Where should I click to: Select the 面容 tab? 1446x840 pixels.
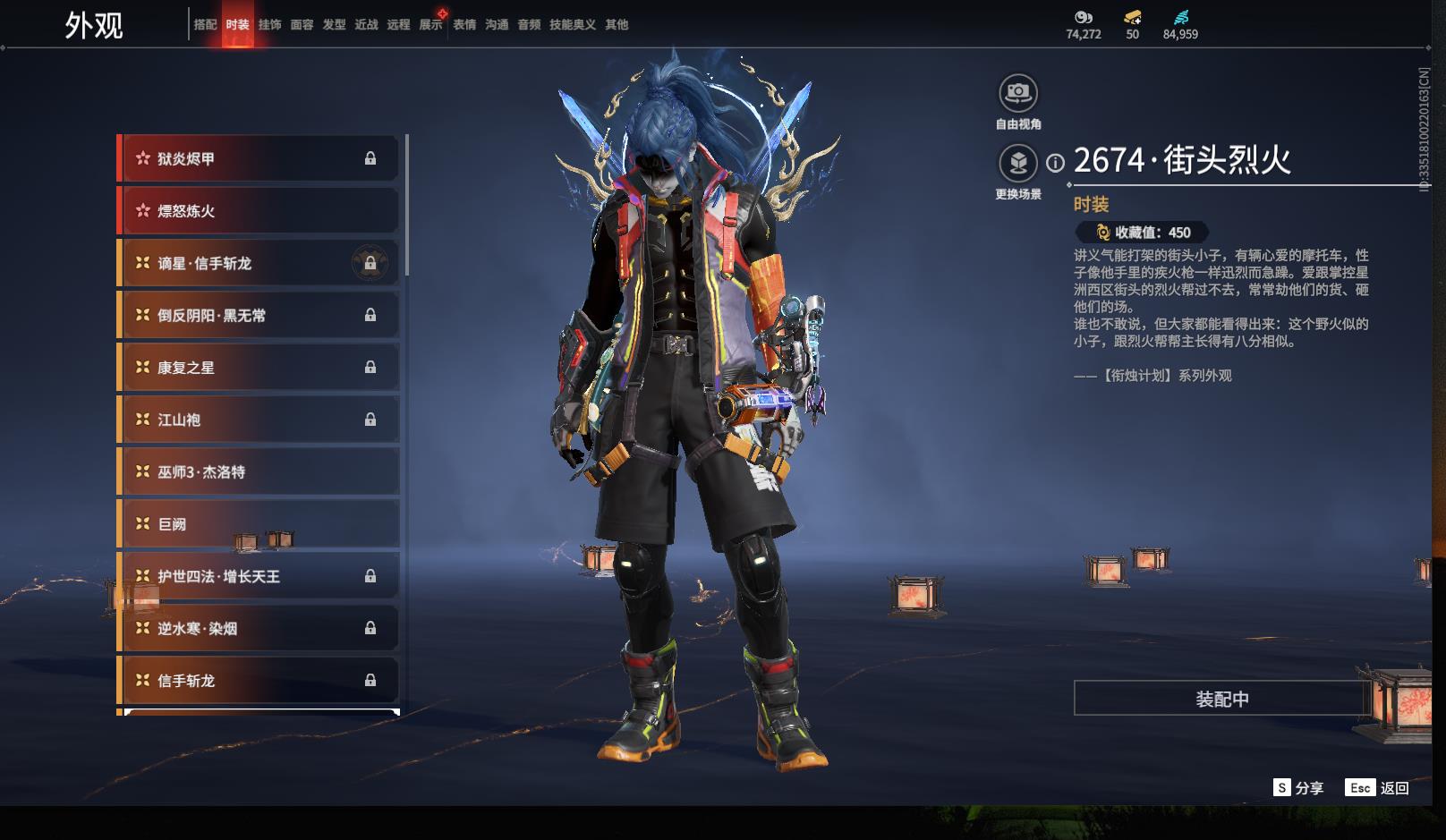[x=302, y=25]
